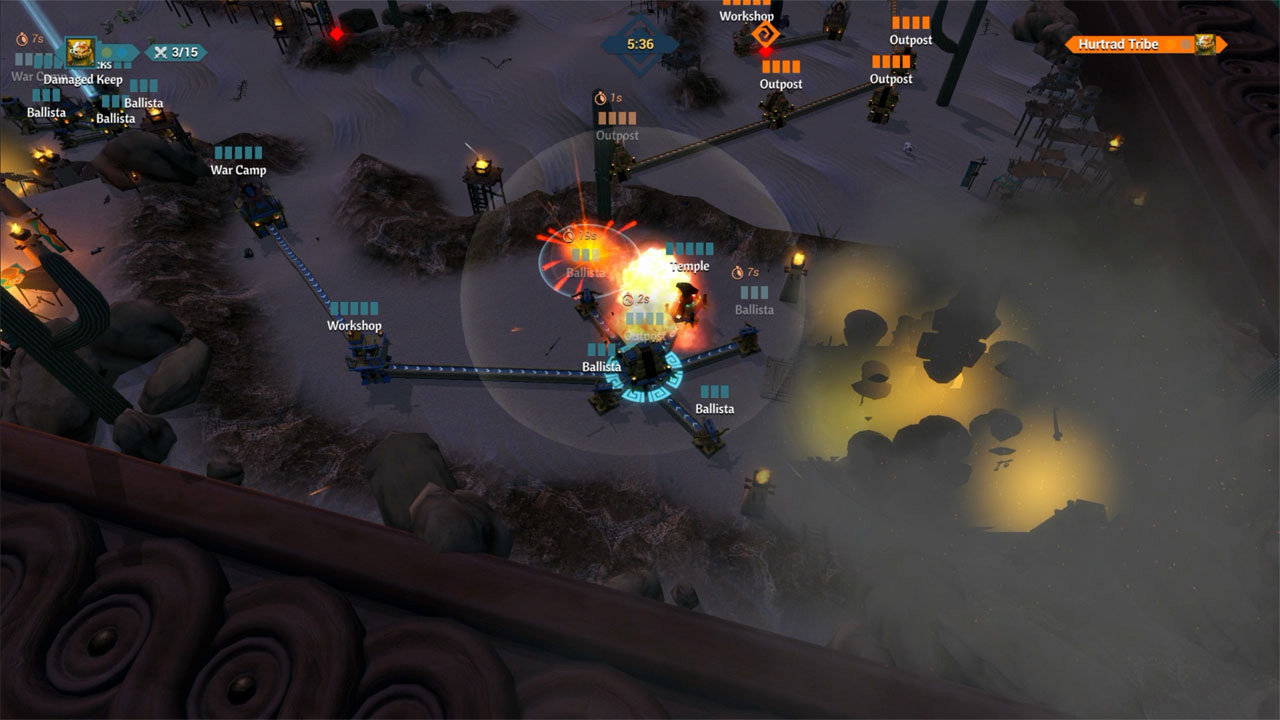Click the 7s stopwatch icon near the top-left Ballista
Screen dimensions: 1280x720
point(22,39)
